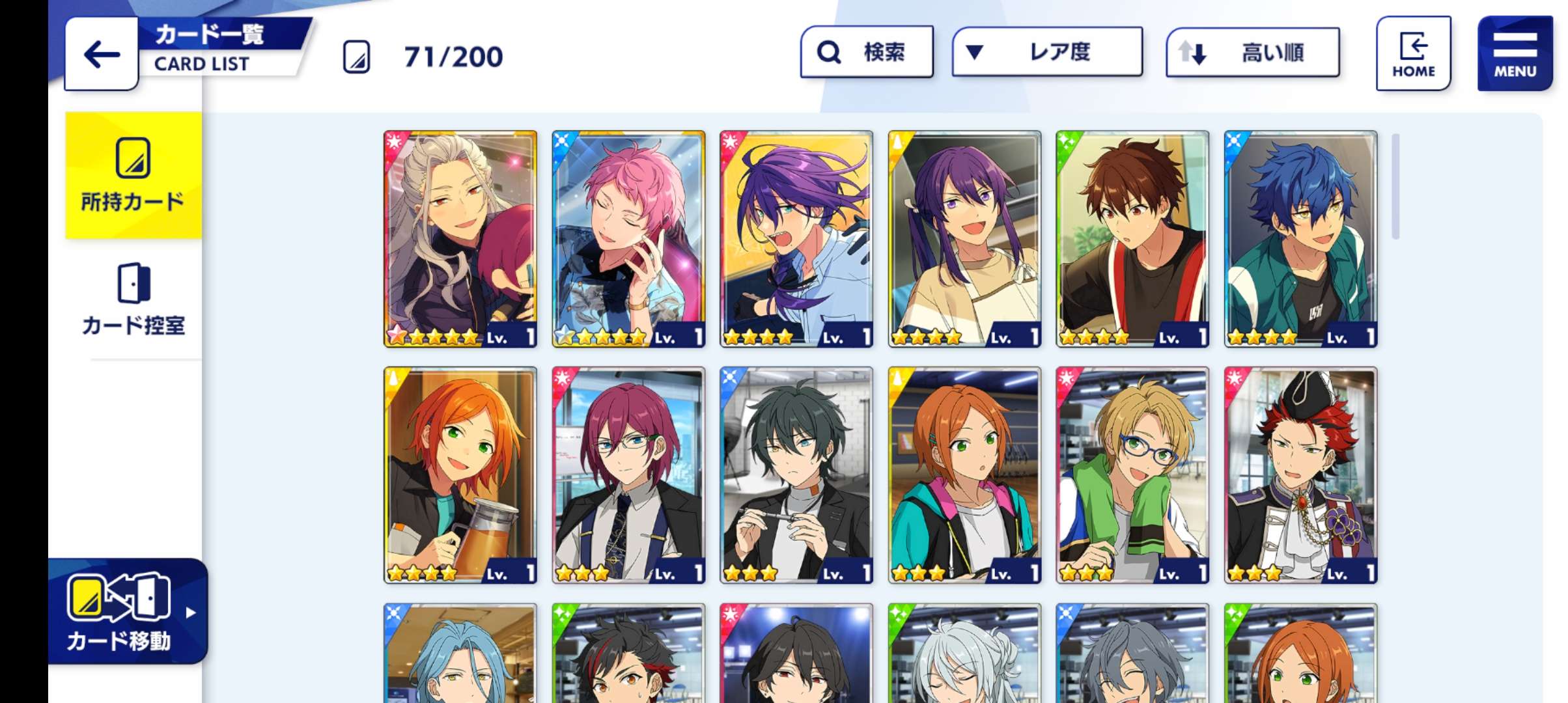Open the MENU button
This screenshot has width=1568, height=703.
pyautogui.click(x=1515, y=54)
